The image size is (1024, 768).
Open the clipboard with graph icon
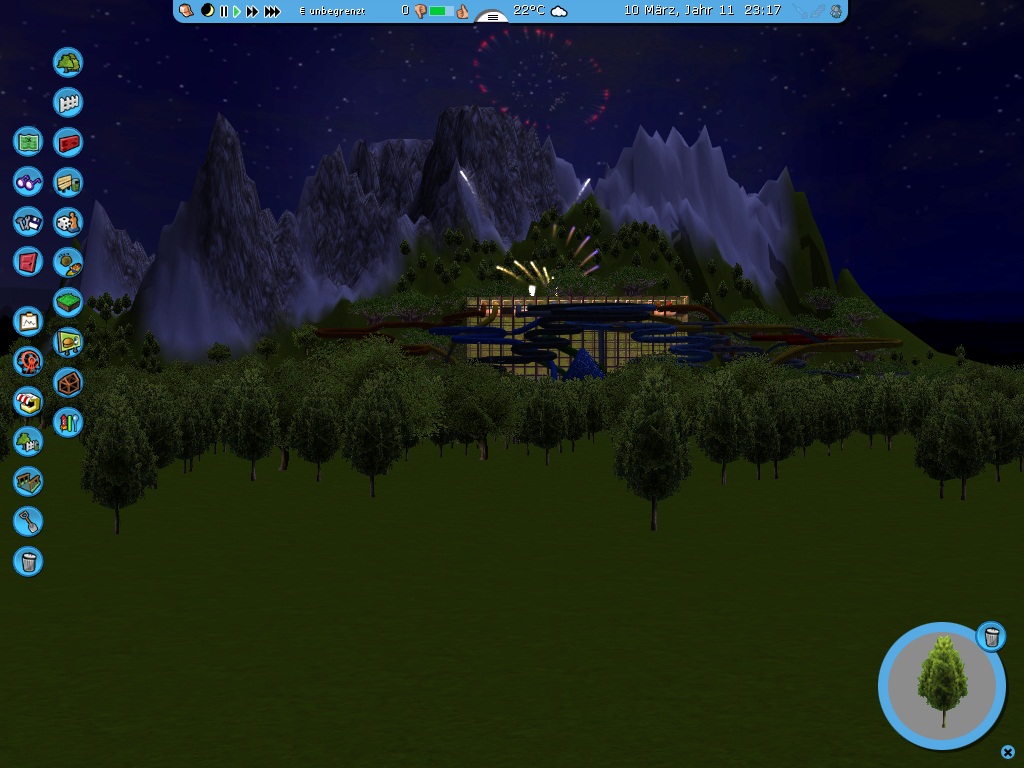28,322
